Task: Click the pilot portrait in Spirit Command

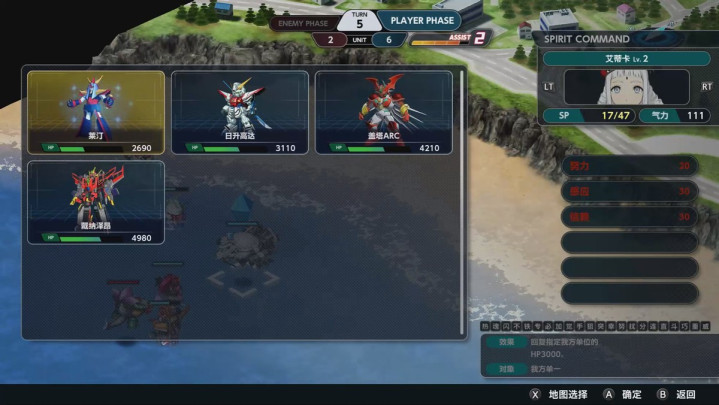Action: pyautogui.click(x=627, y=87)
